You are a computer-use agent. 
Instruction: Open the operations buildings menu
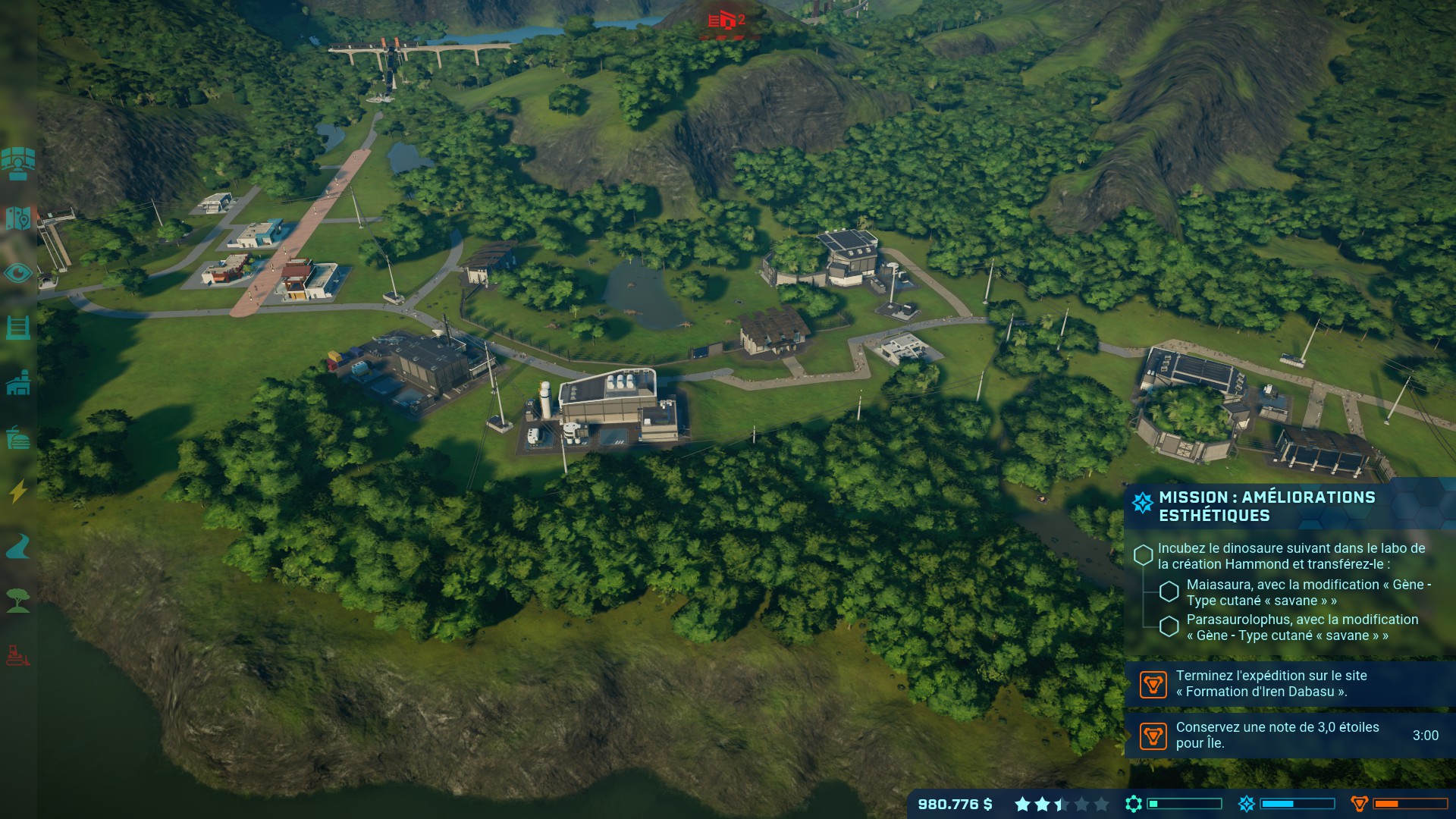click(17, 383)
